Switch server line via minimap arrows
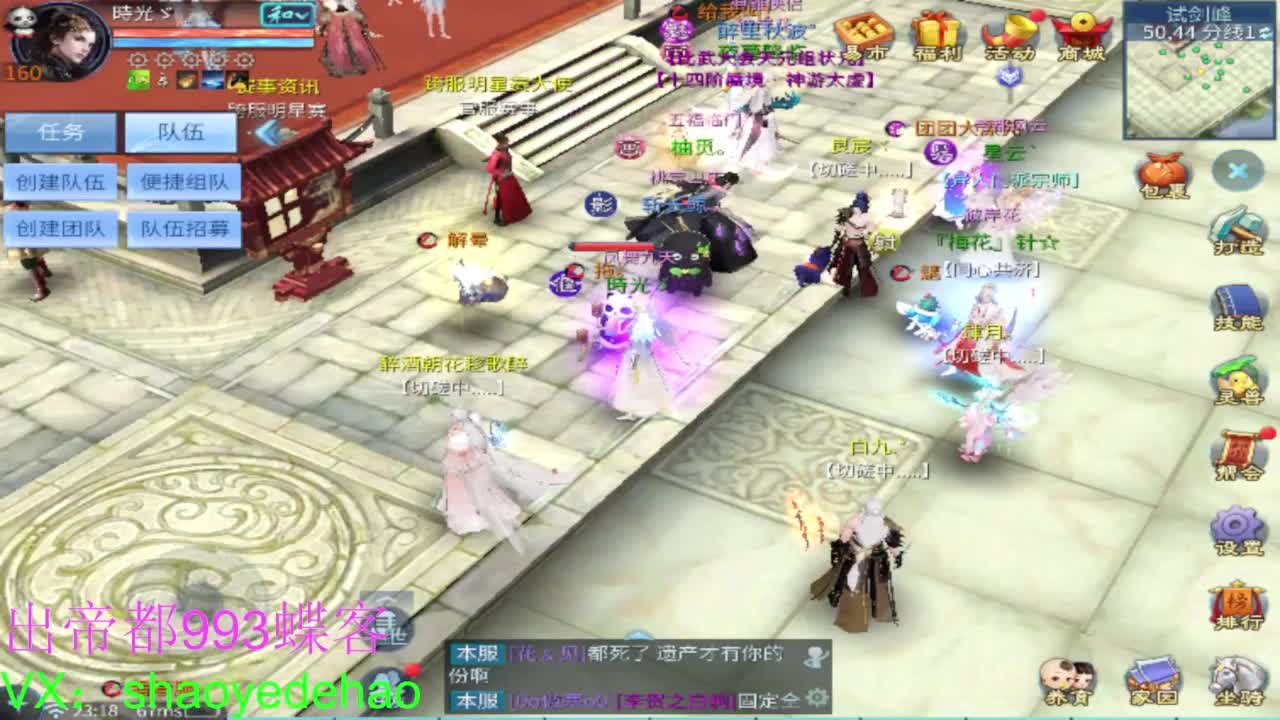1280x720 pixels. click(1264, 33)
